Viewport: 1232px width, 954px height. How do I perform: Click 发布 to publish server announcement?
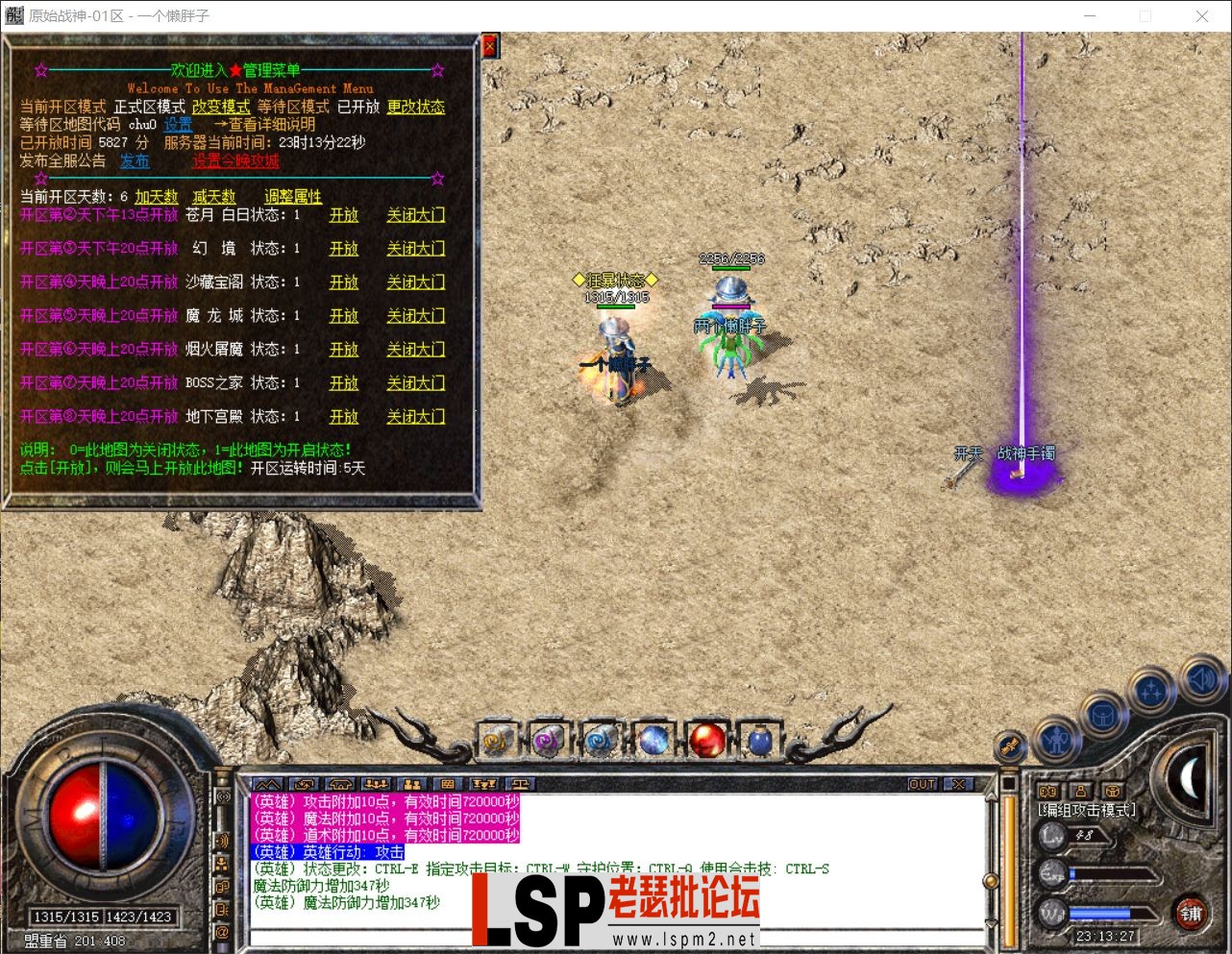tap(135, 160)
